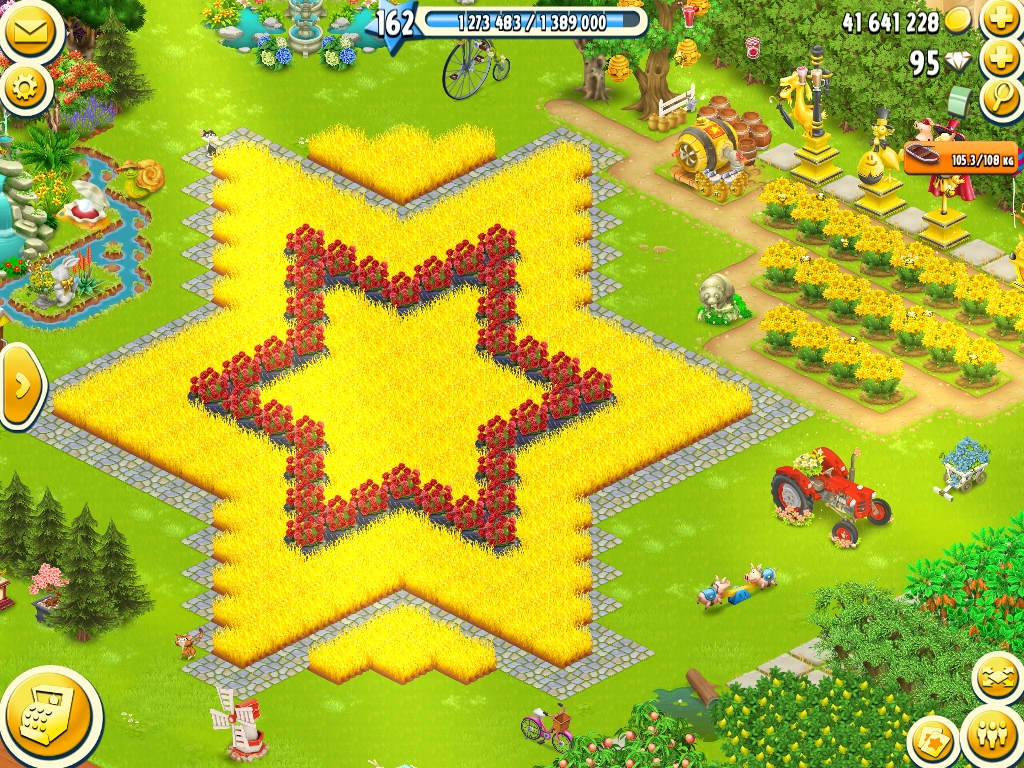
Task: Tap the level 162 star badge
Action: (x=393, y=22)
